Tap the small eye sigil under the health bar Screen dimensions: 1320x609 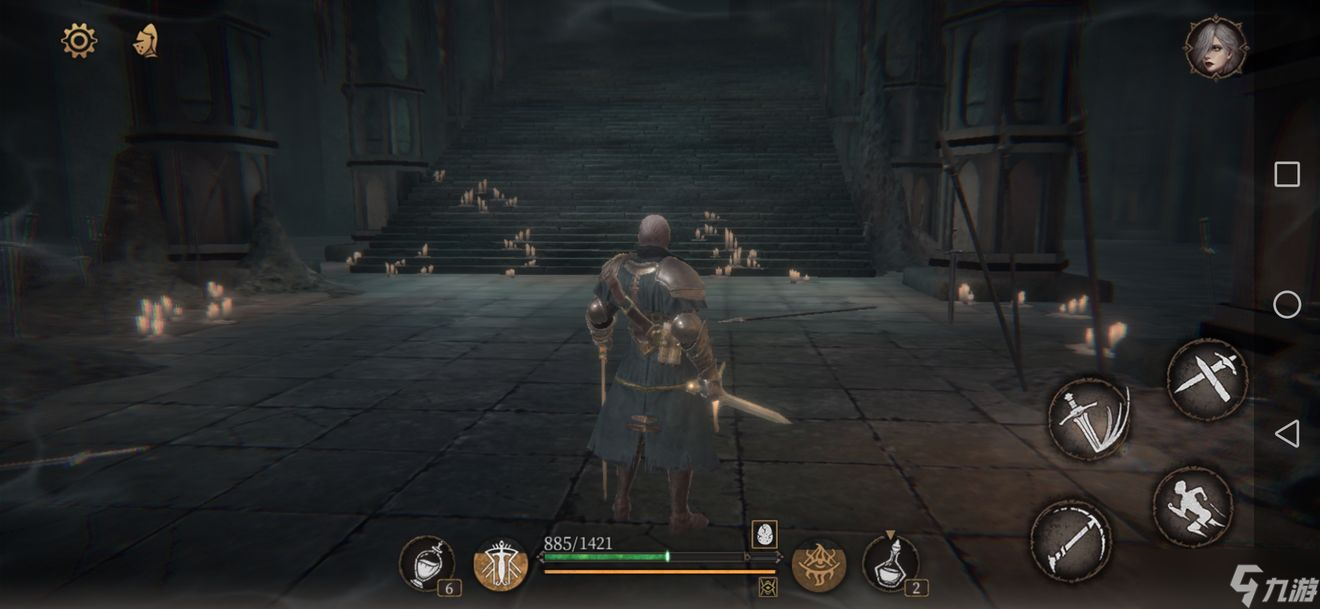click(x=768, y=586)
